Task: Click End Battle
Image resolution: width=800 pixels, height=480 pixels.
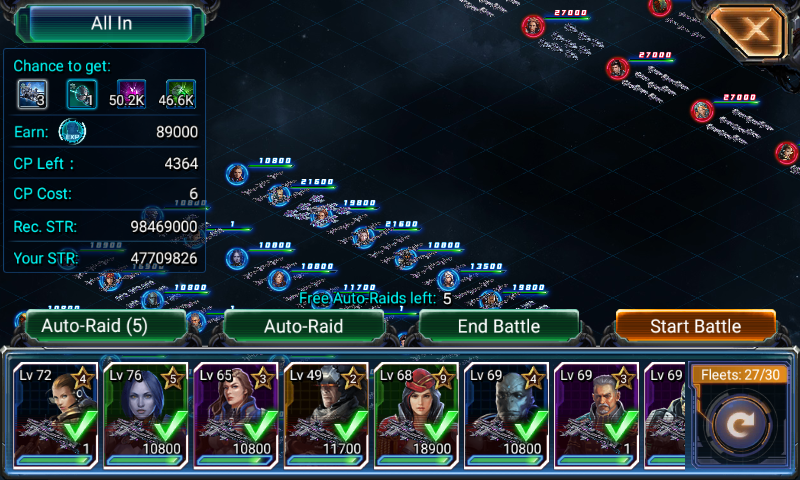Action: click(498, 326)
